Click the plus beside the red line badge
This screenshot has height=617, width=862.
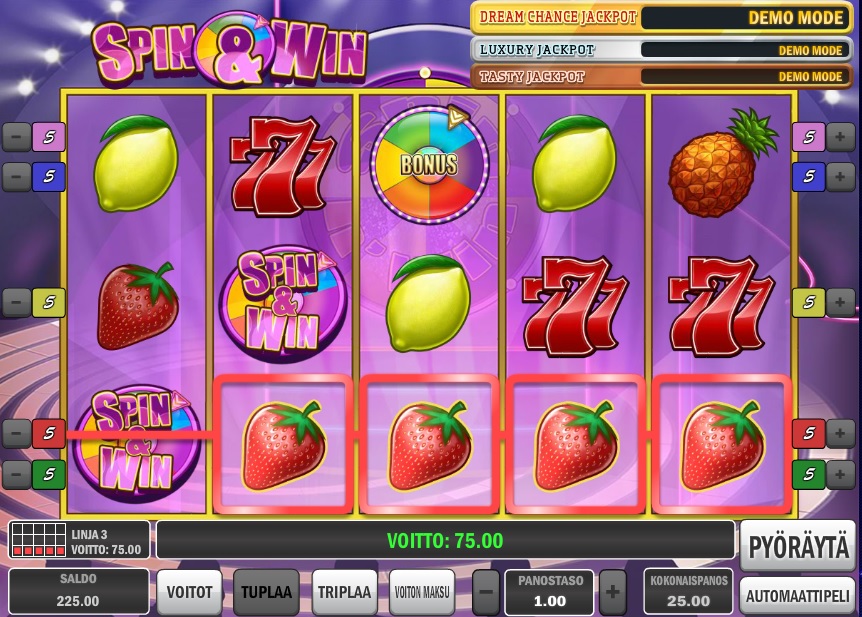(x=841, y=433)
